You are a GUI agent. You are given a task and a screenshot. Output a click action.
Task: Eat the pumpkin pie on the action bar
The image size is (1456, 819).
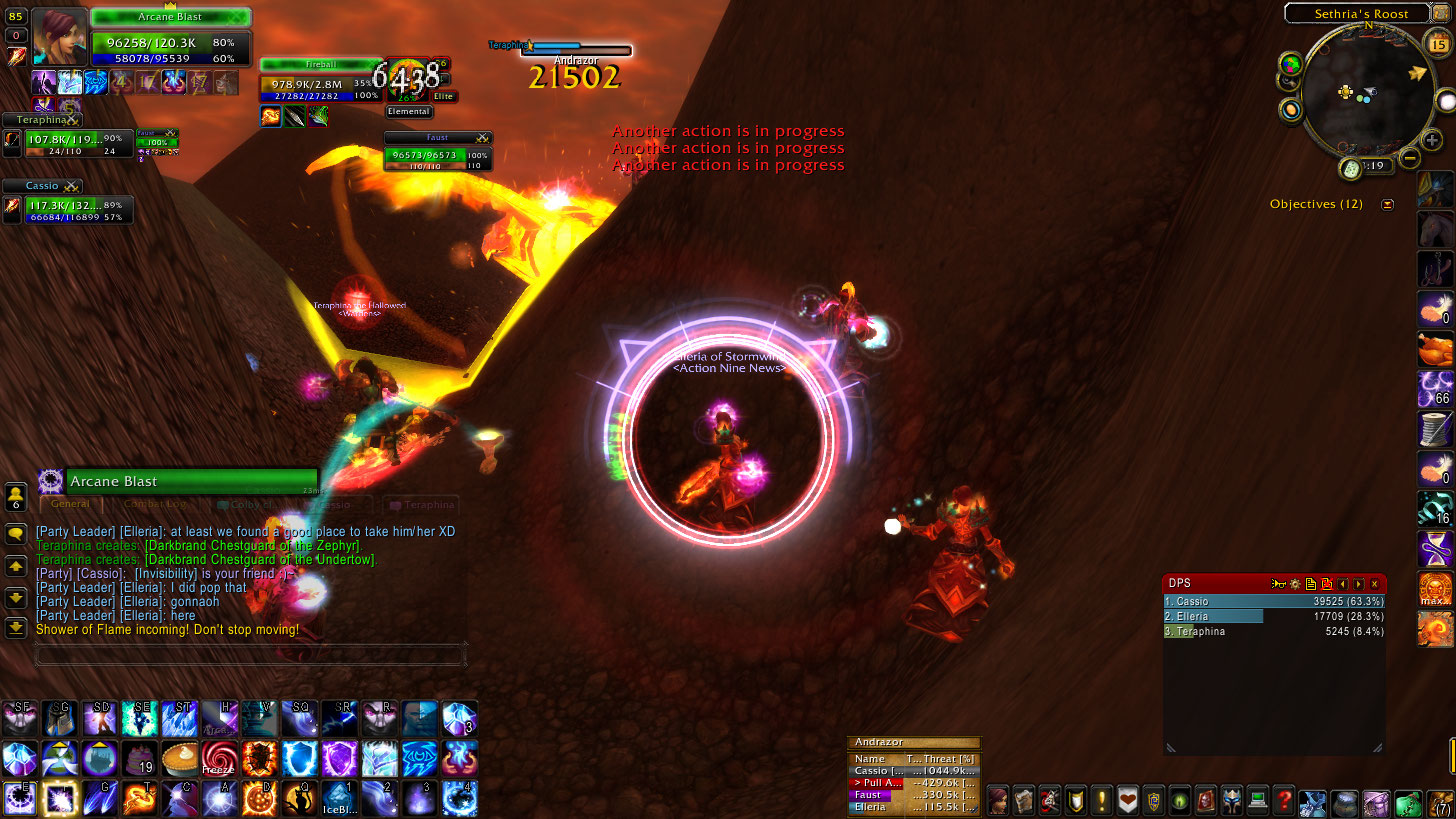pos(179,758)
